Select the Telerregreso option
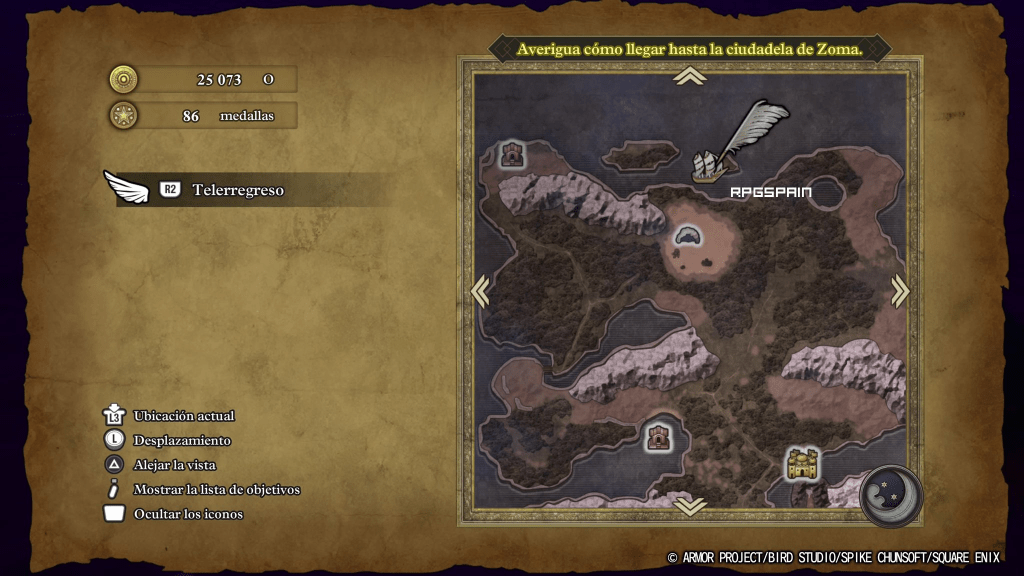Viewport: 1024px width, 576px height. (237, 190)
